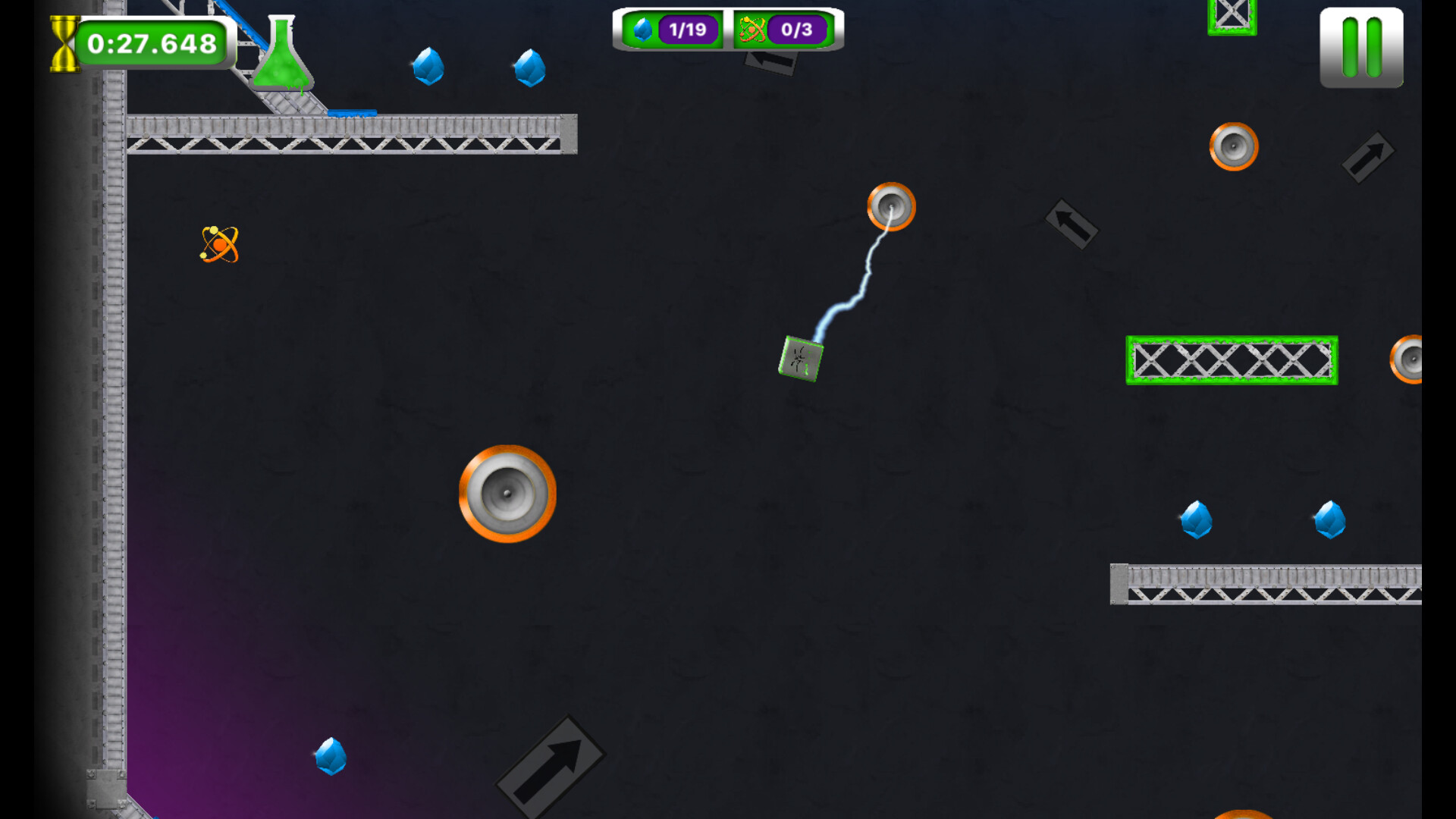Screen dimensions: 1456x819
Task: Click the arrow sign below the top-right counter
Action: point(770,67)
